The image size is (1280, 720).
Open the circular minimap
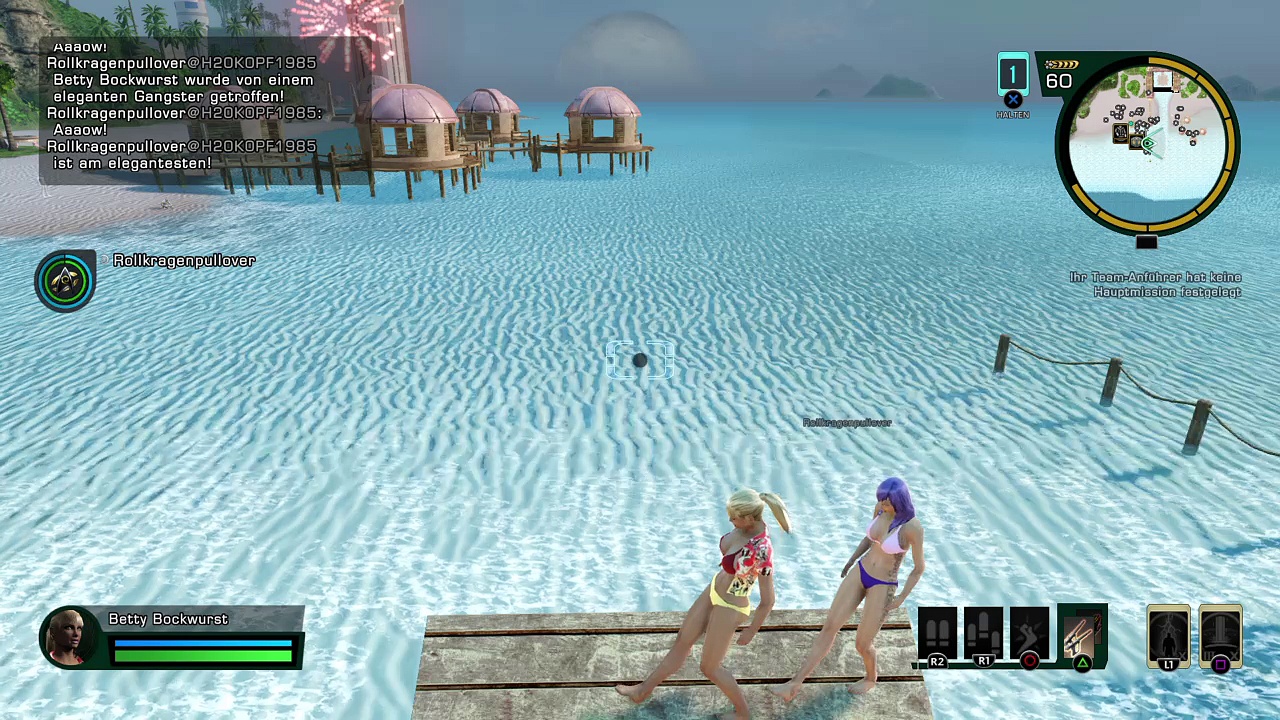[1148, 143]
